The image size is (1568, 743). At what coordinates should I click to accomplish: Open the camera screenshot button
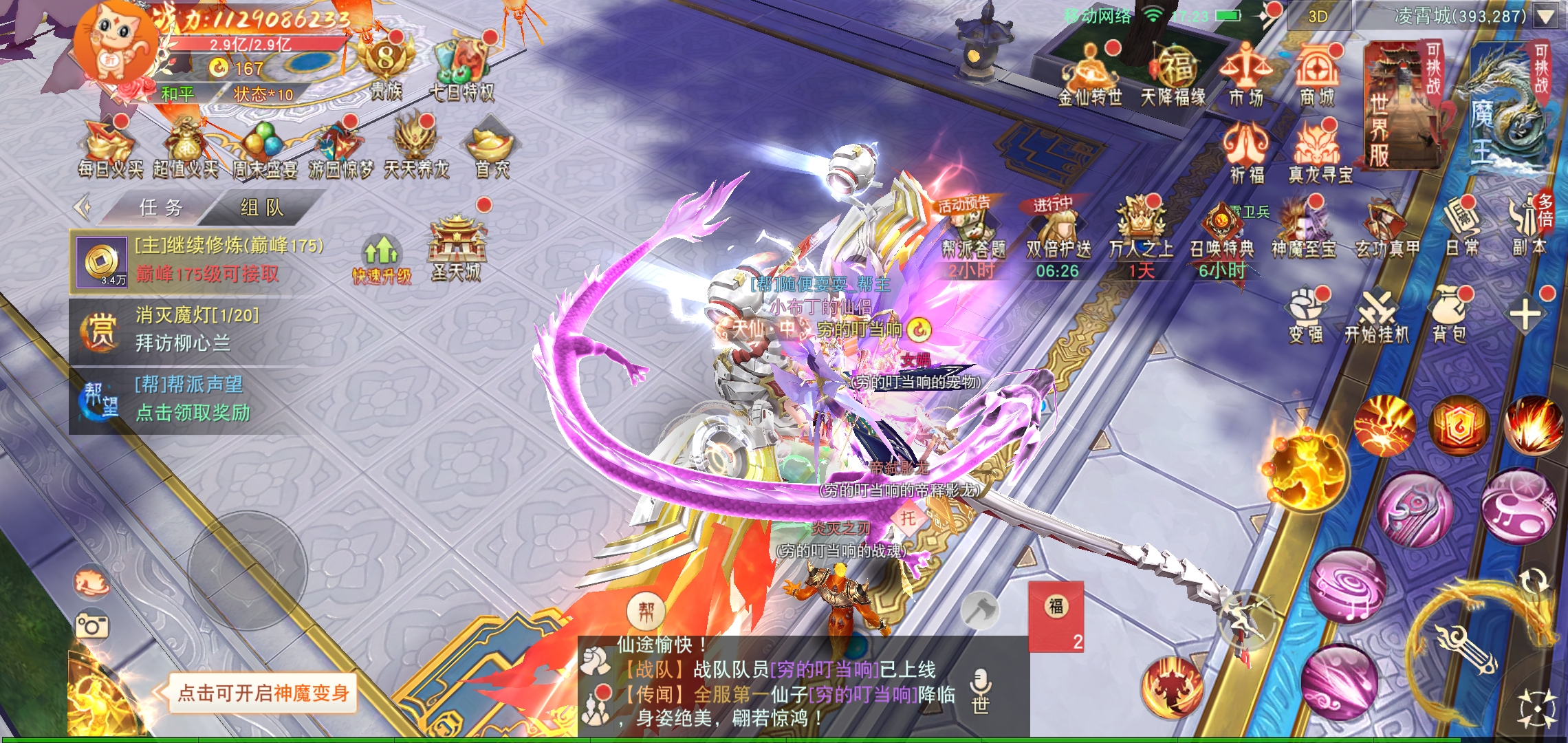(x=92, y=626)
